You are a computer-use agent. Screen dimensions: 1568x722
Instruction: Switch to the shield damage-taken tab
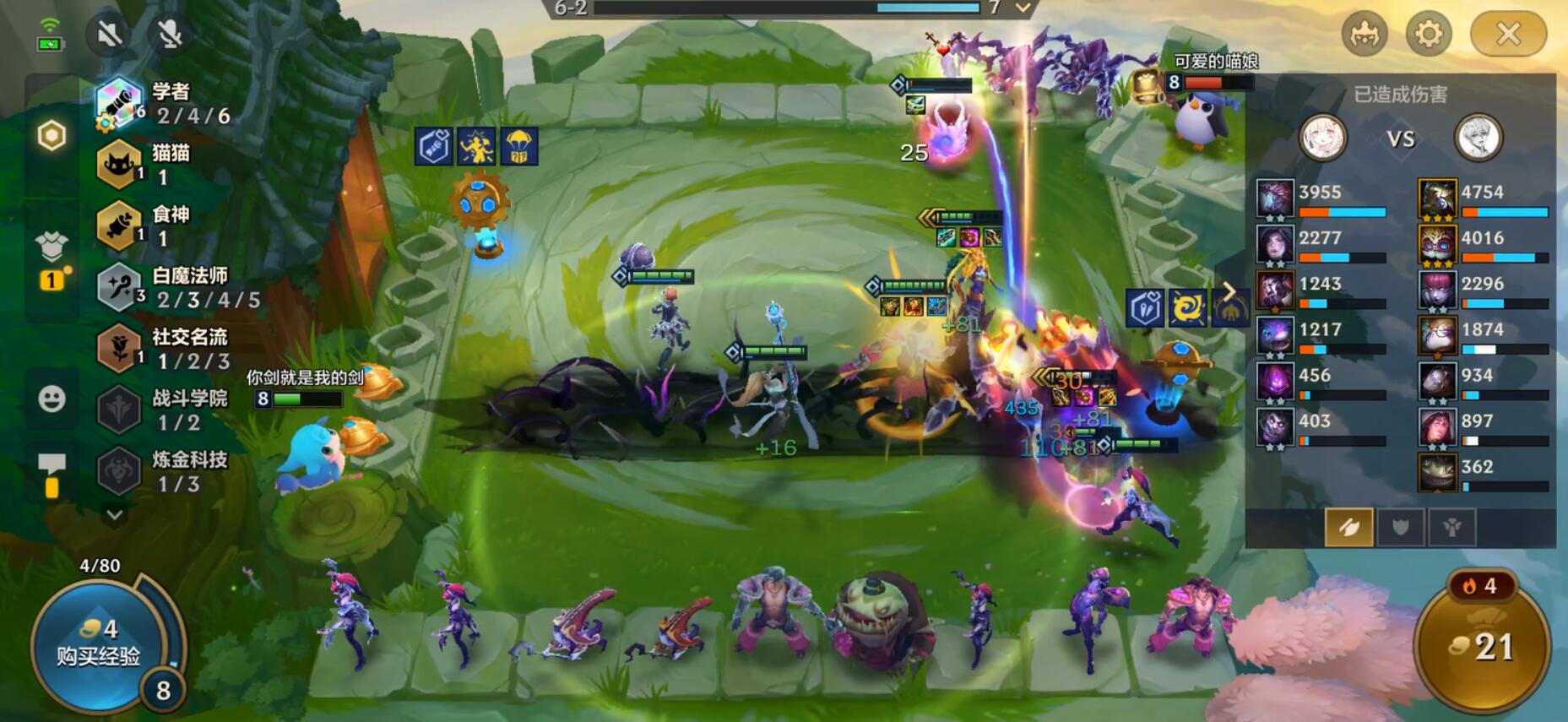tap(1401, 528)
